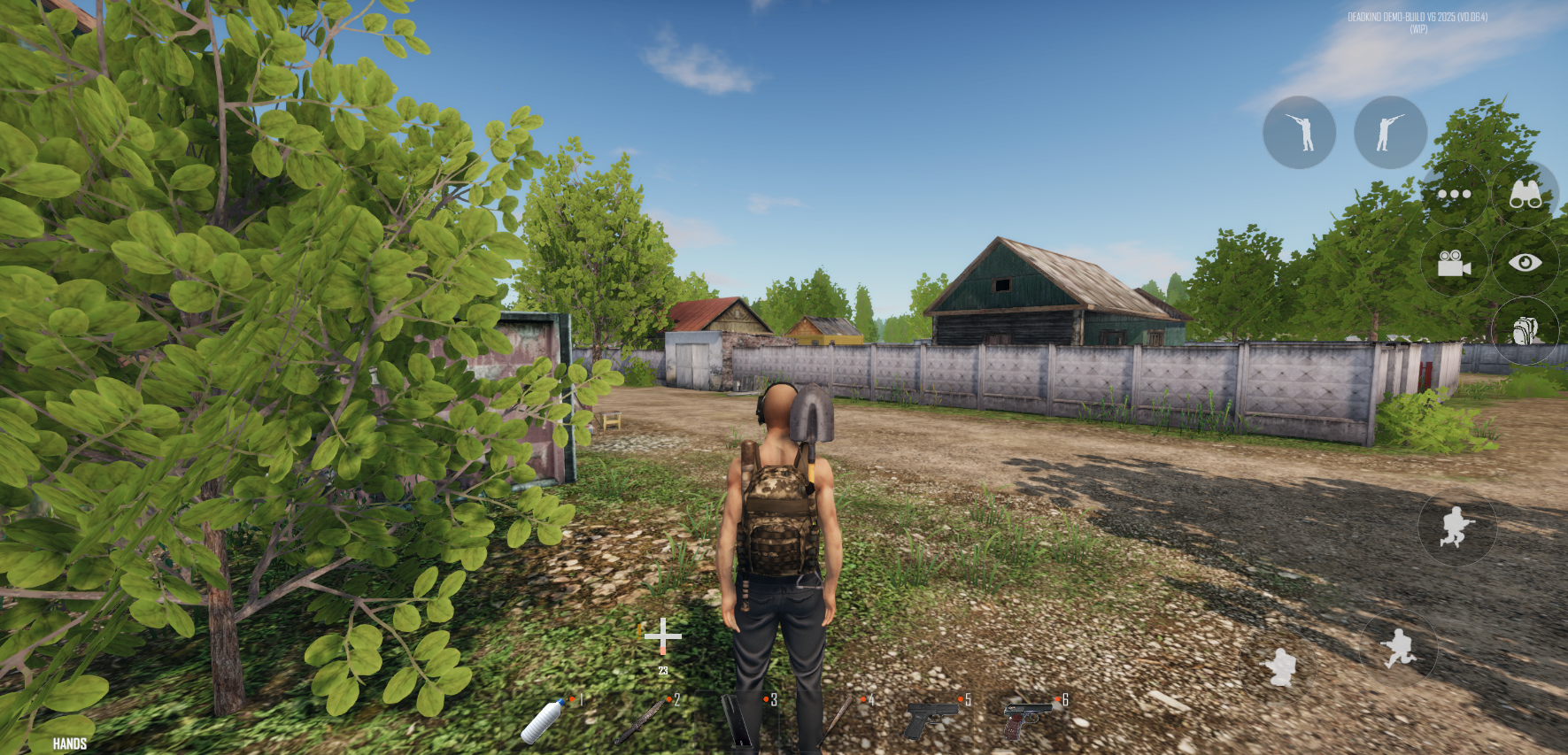Tap the right-facing aiming rifleman button

pos(1390,133)
